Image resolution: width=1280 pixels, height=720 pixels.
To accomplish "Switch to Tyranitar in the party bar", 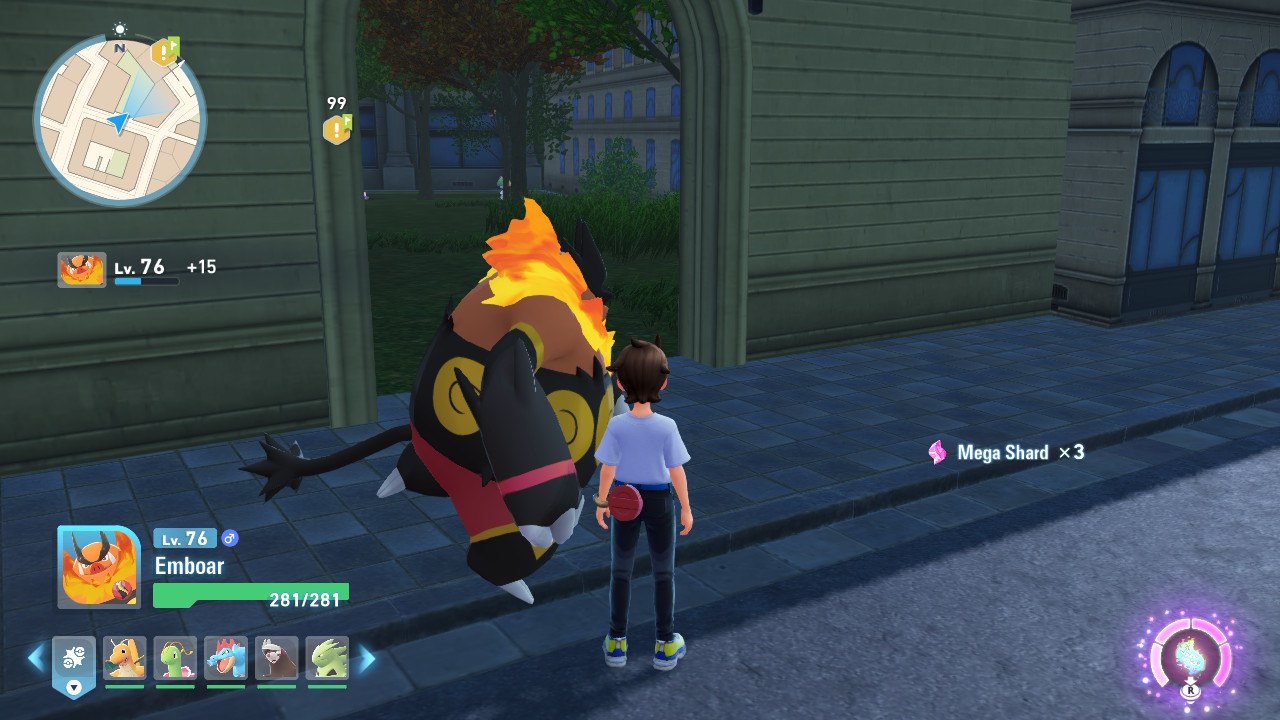I will coord(327,659).
